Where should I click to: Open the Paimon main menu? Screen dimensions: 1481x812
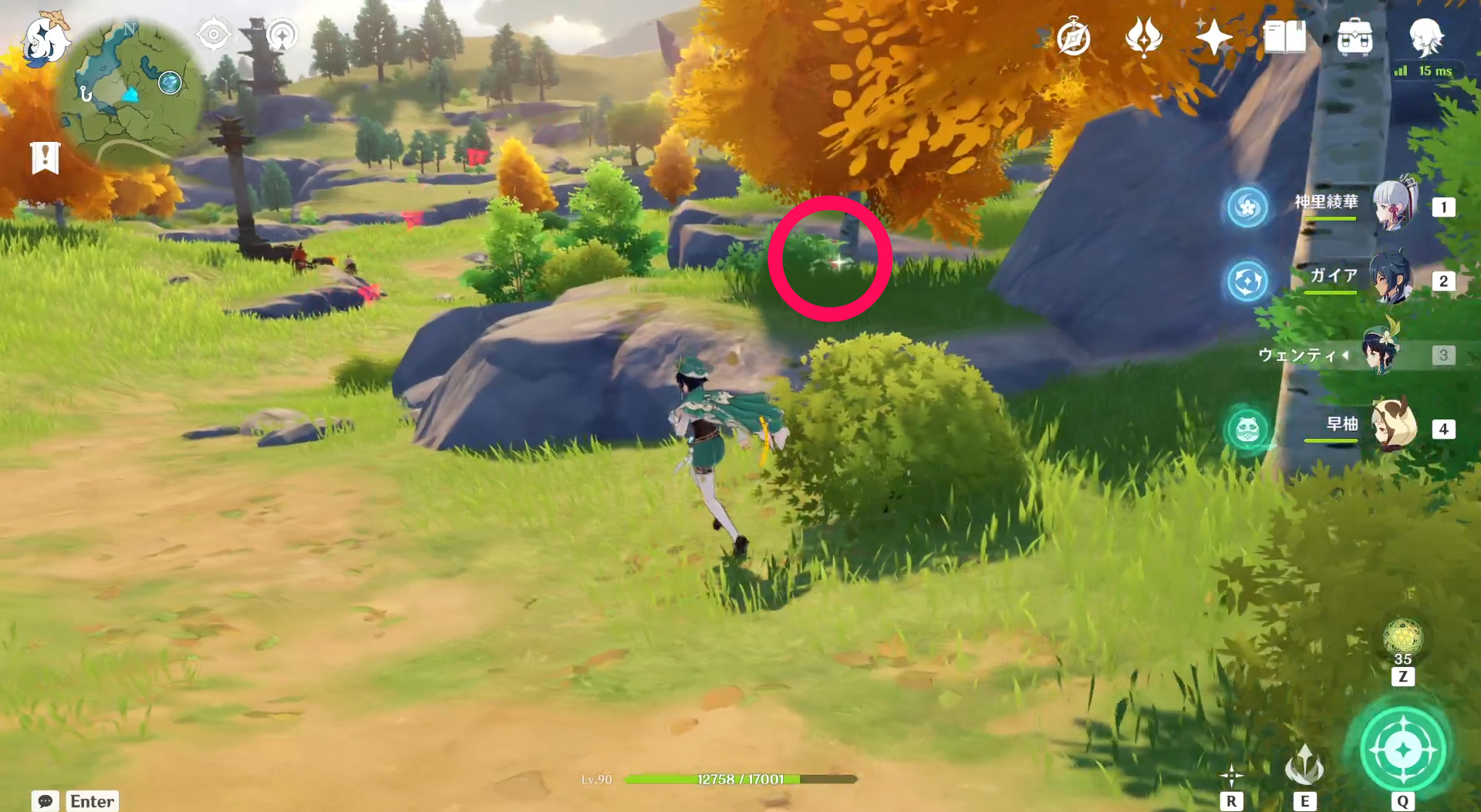coord(44,39)
